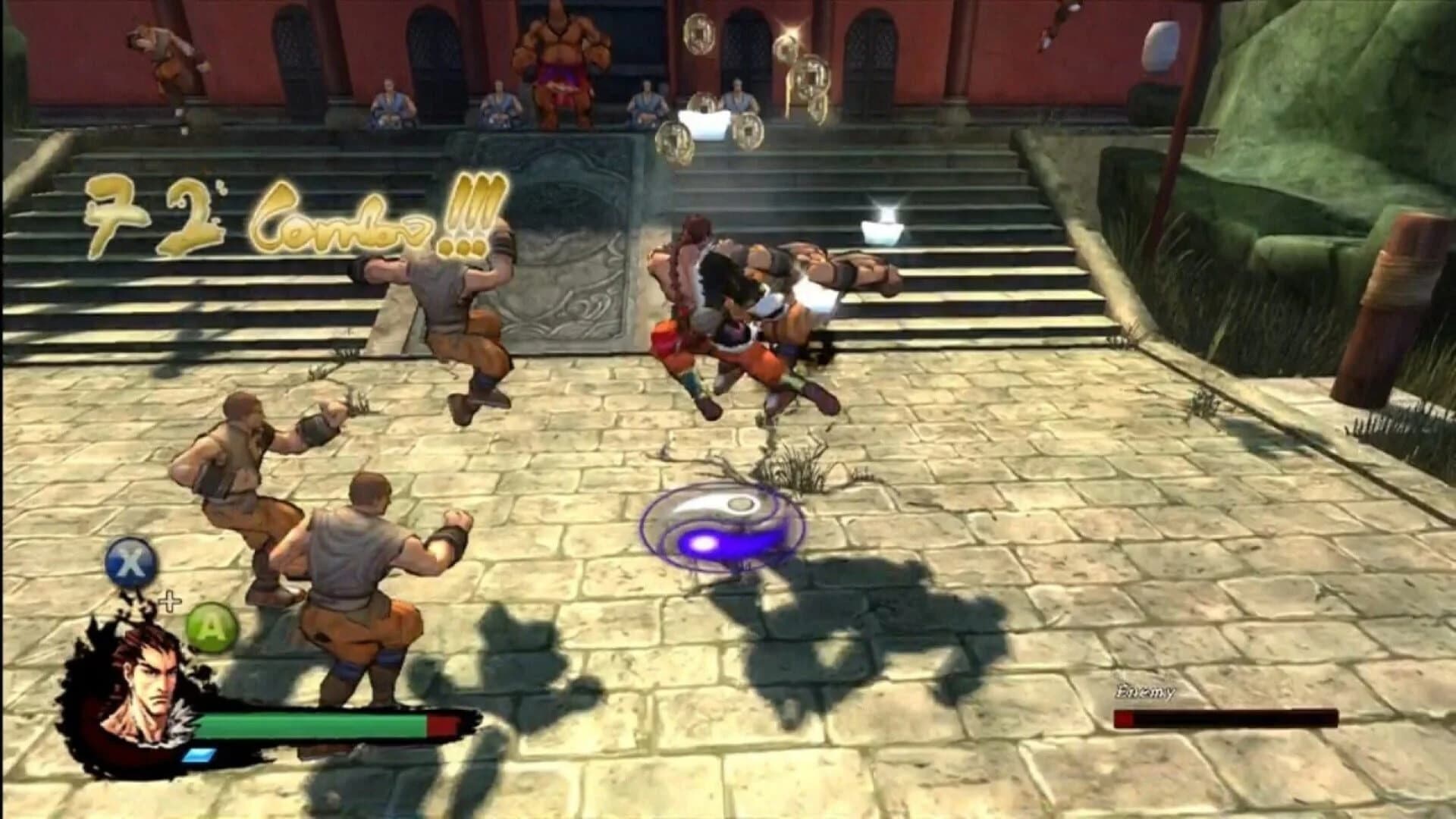The image size is (1456, 819).
Task: Click the word Combo in the combo display
Action: (x=341, y=227)
